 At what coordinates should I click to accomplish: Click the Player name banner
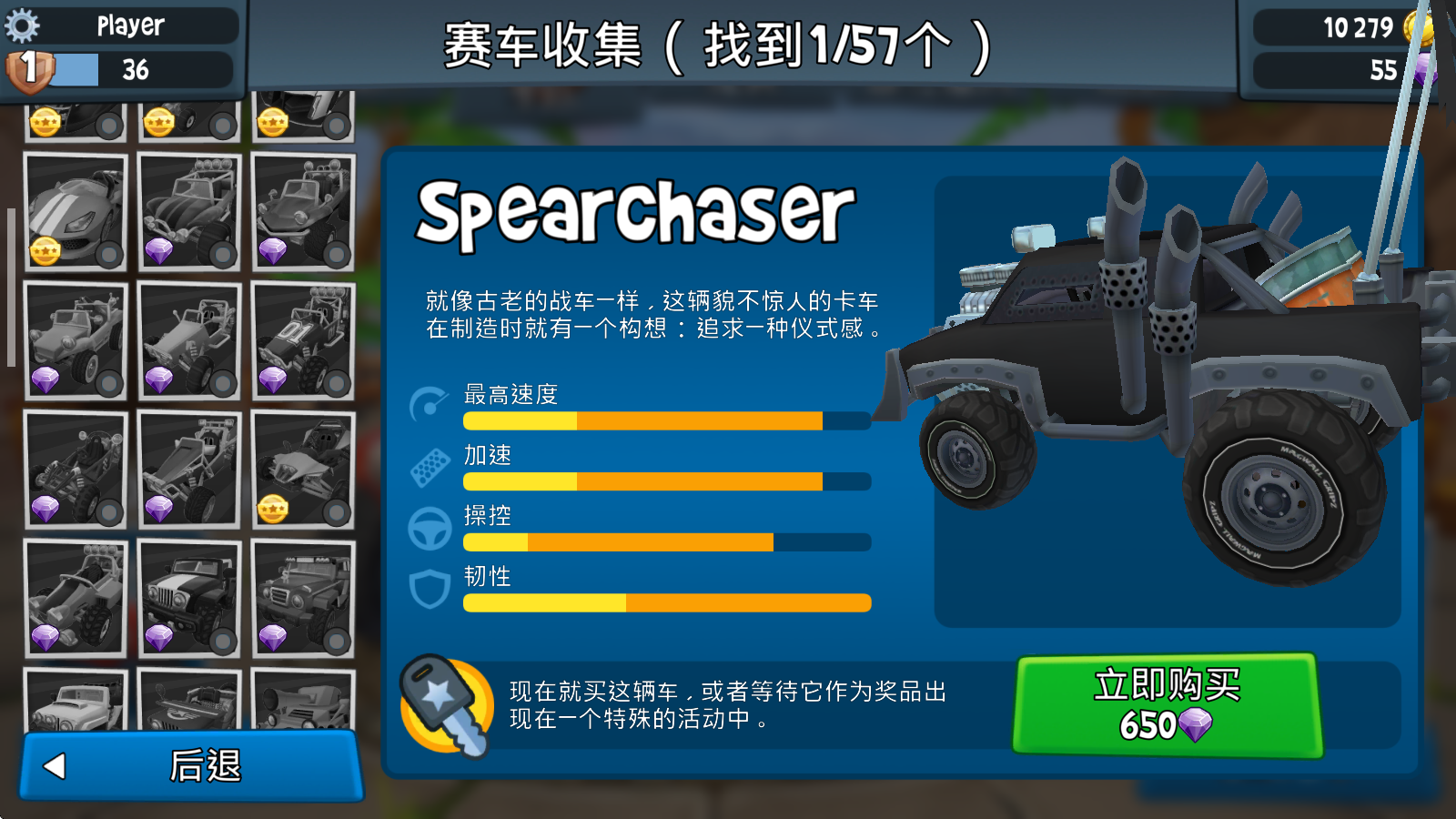(130, 25)
